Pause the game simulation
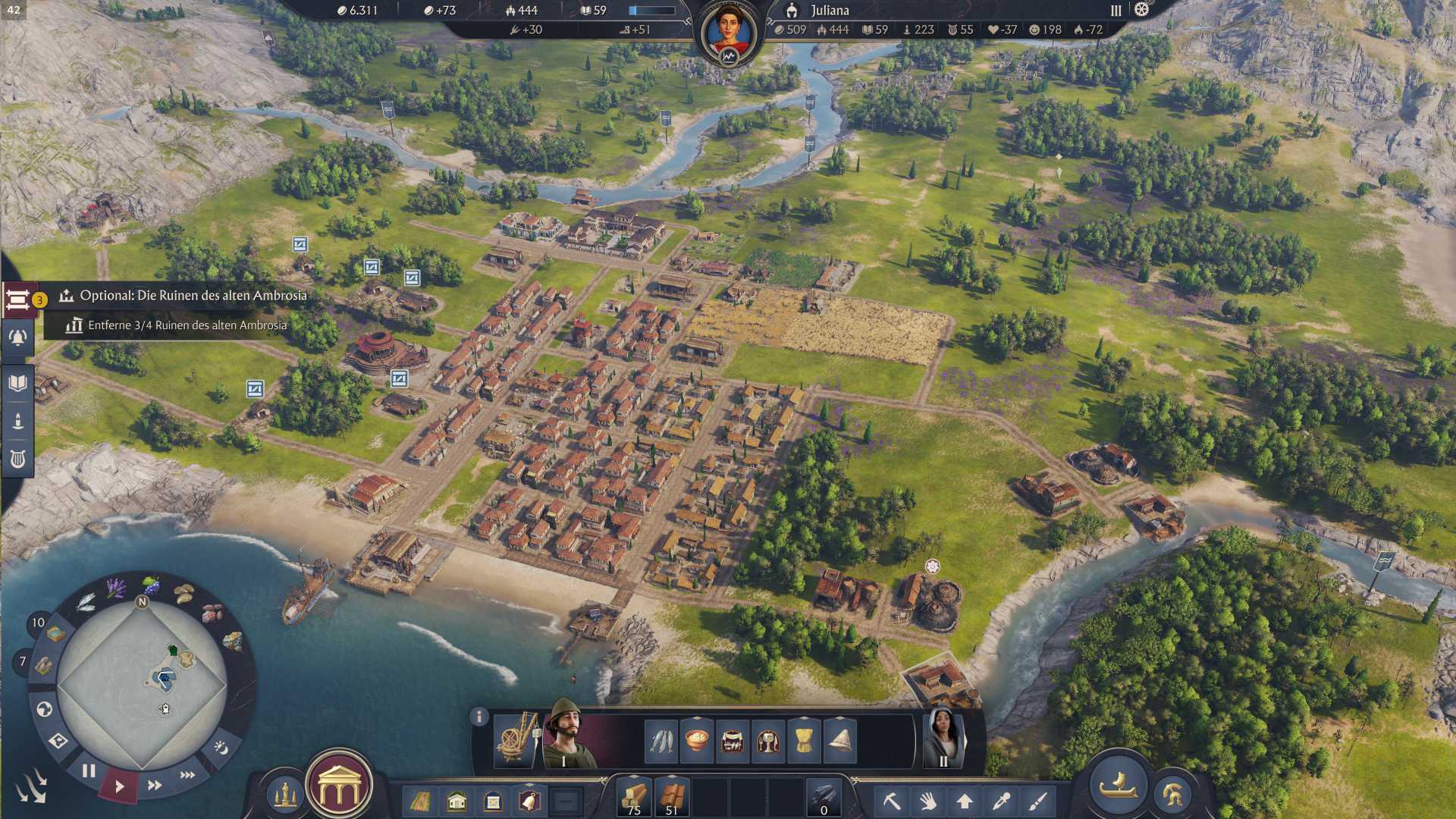 pyautogui.click(x=89, y=770)
